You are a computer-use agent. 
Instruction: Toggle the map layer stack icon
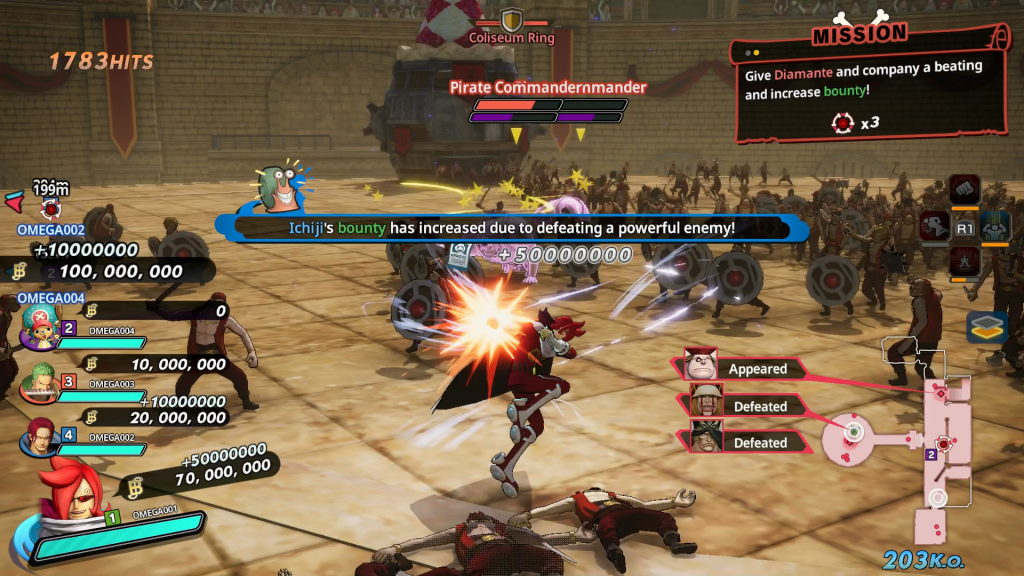click(x=986, y=328)
